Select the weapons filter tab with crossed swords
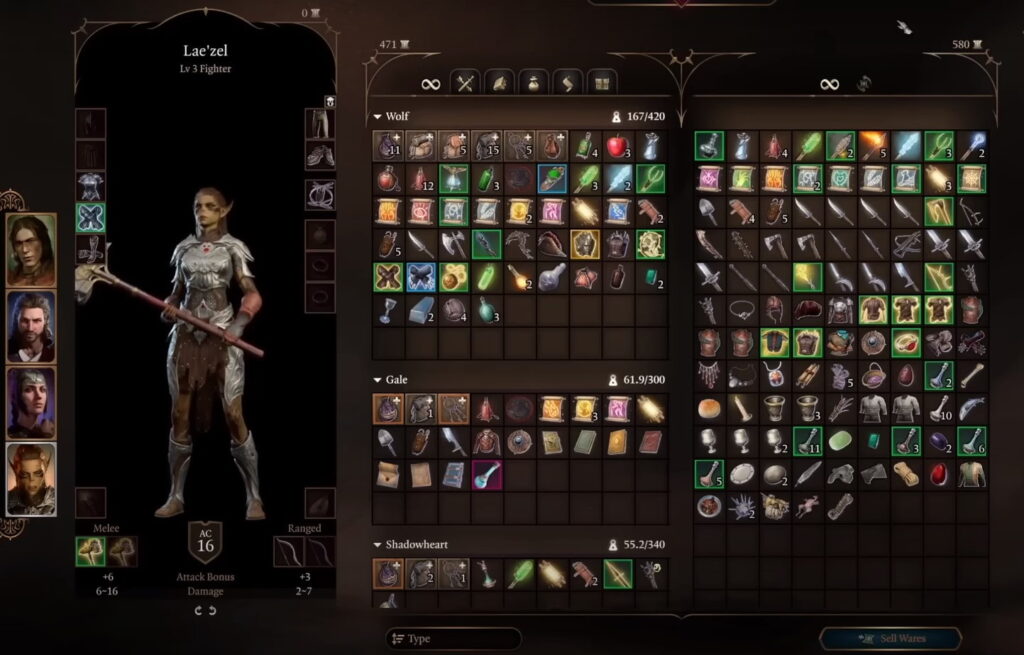 coord(465,83)
